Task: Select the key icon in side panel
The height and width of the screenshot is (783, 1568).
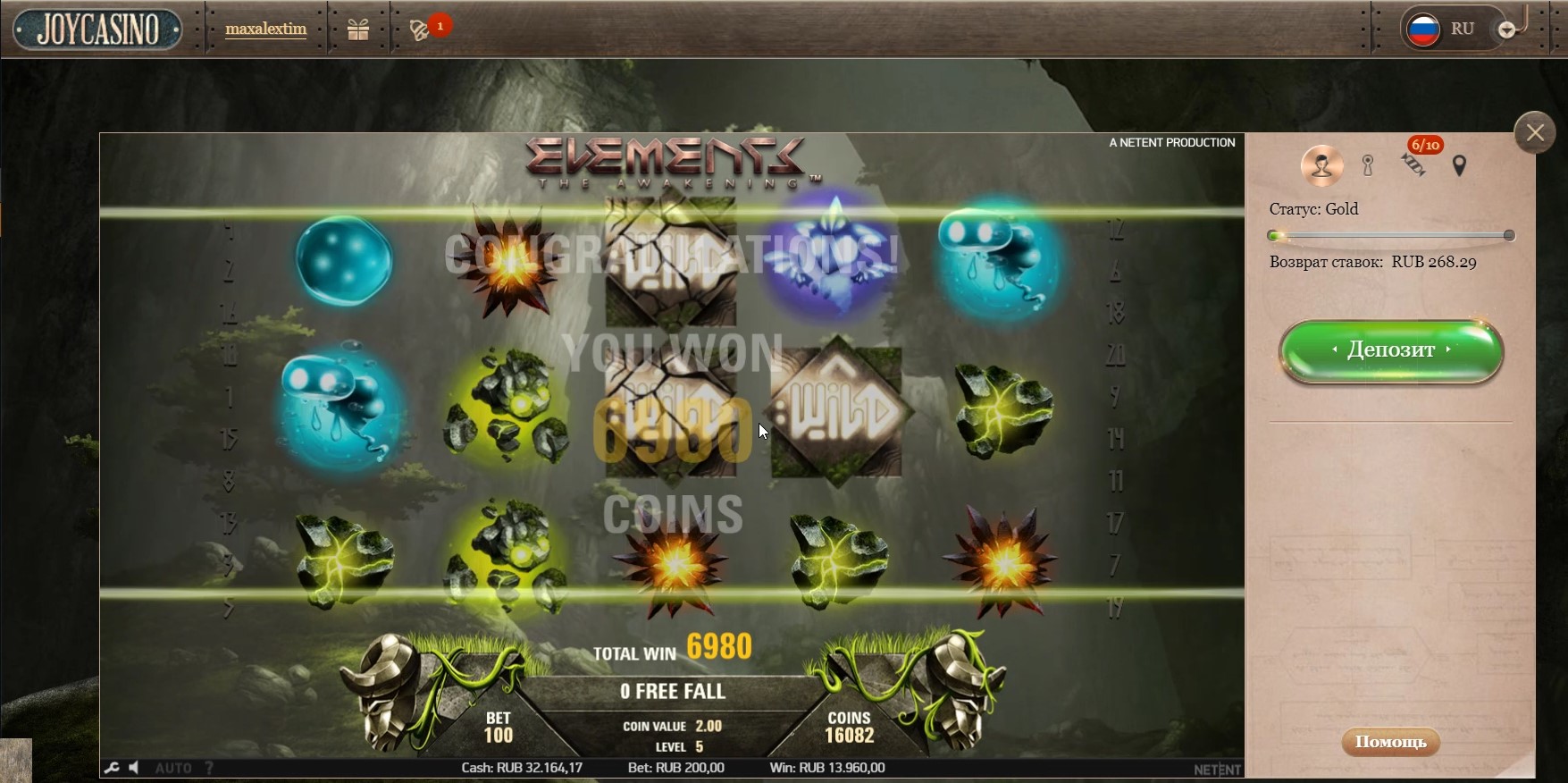Action: (1367, 165)
